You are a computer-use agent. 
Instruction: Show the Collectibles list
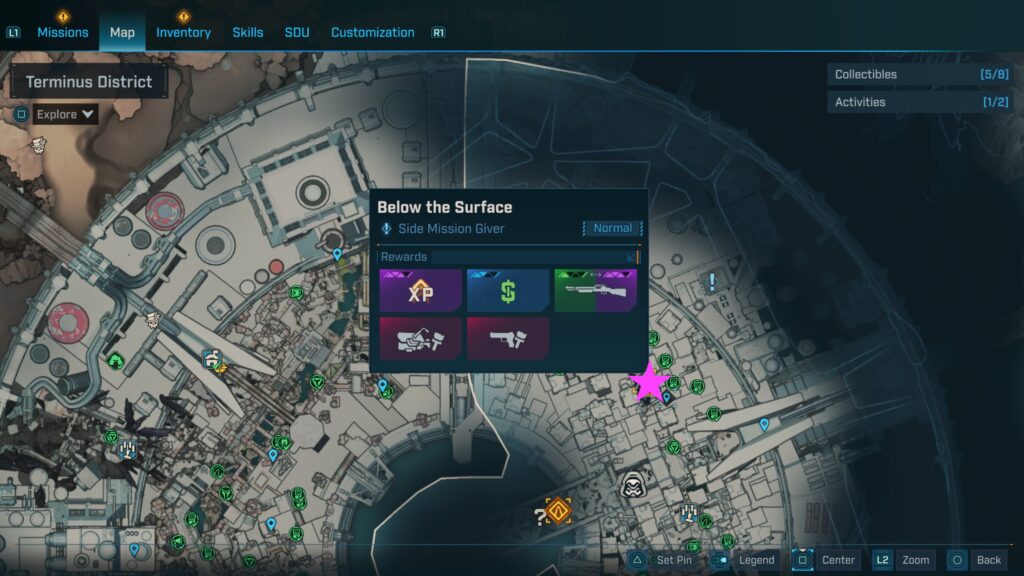(x=918, y=74)
